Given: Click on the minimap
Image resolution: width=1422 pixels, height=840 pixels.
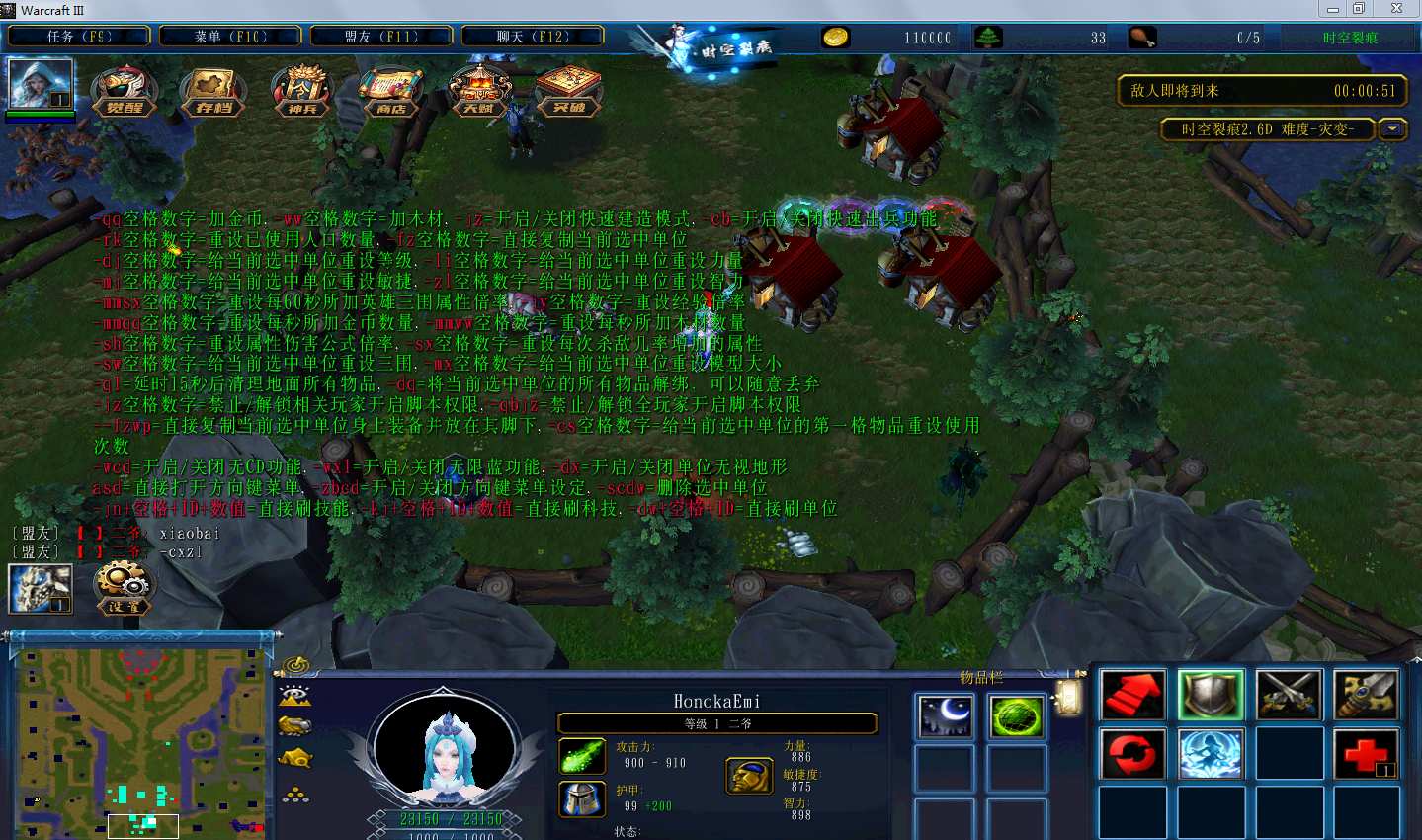Looking at the screenshot, I should click(140, 741).
